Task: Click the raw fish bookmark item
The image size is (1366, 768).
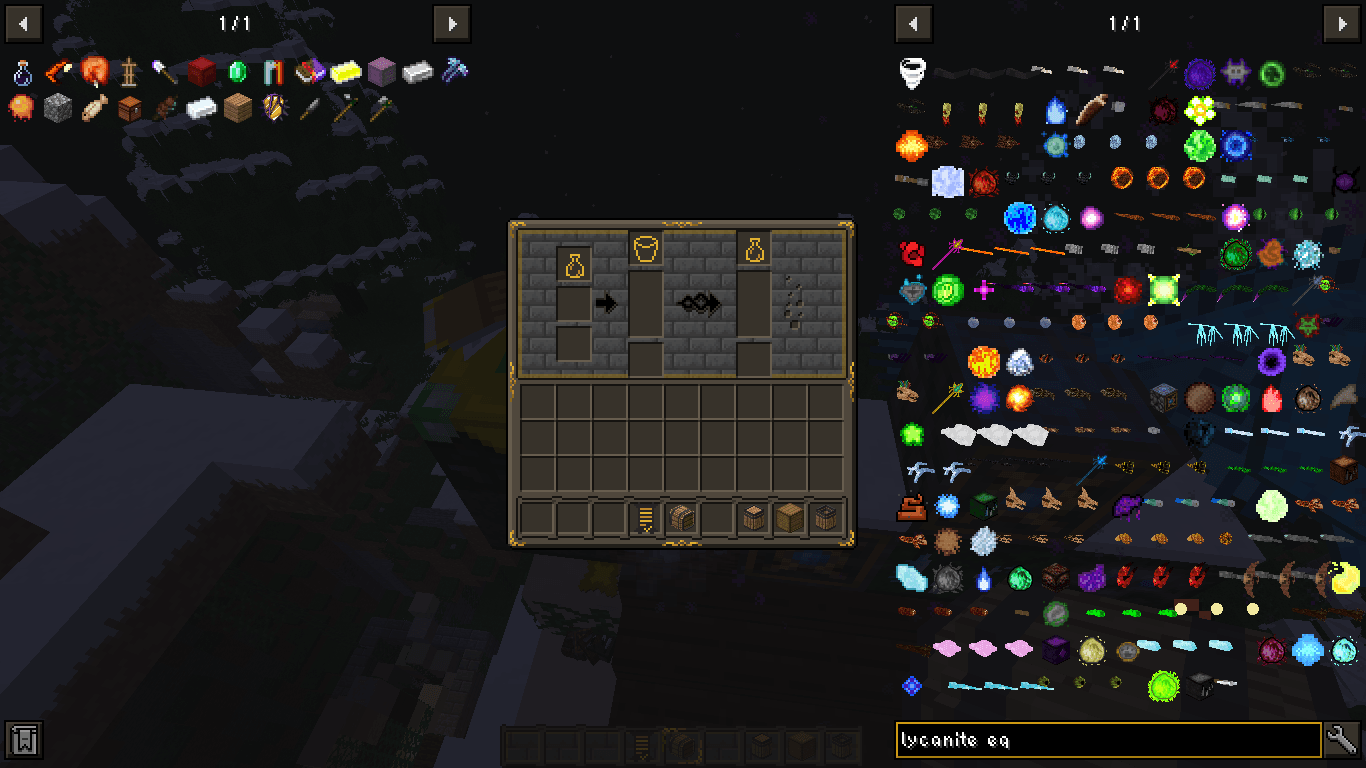Action: click(95, 107)
